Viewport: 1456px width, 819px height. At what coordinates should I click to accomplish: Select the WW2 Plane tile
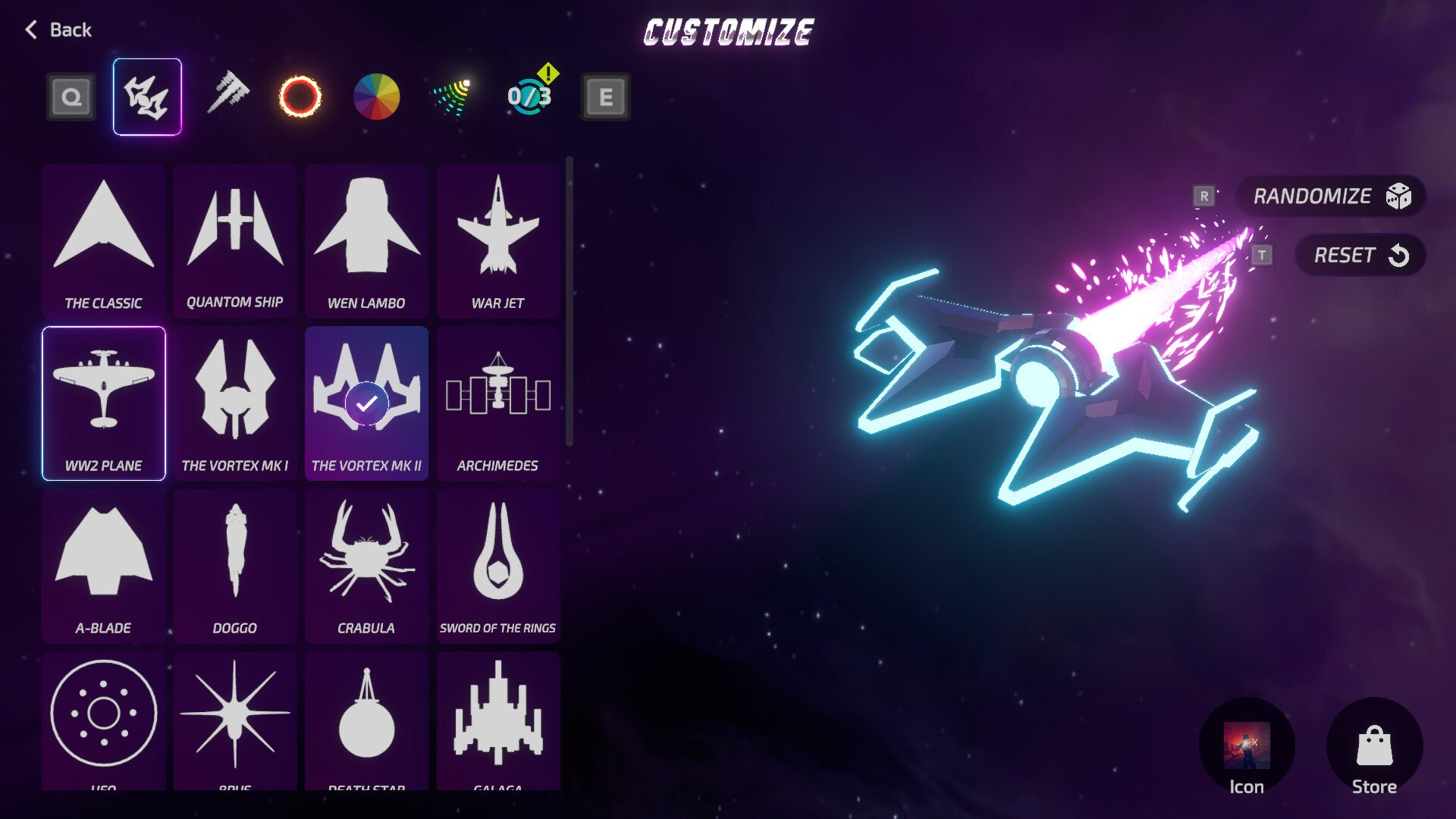(x=104, y=403)
